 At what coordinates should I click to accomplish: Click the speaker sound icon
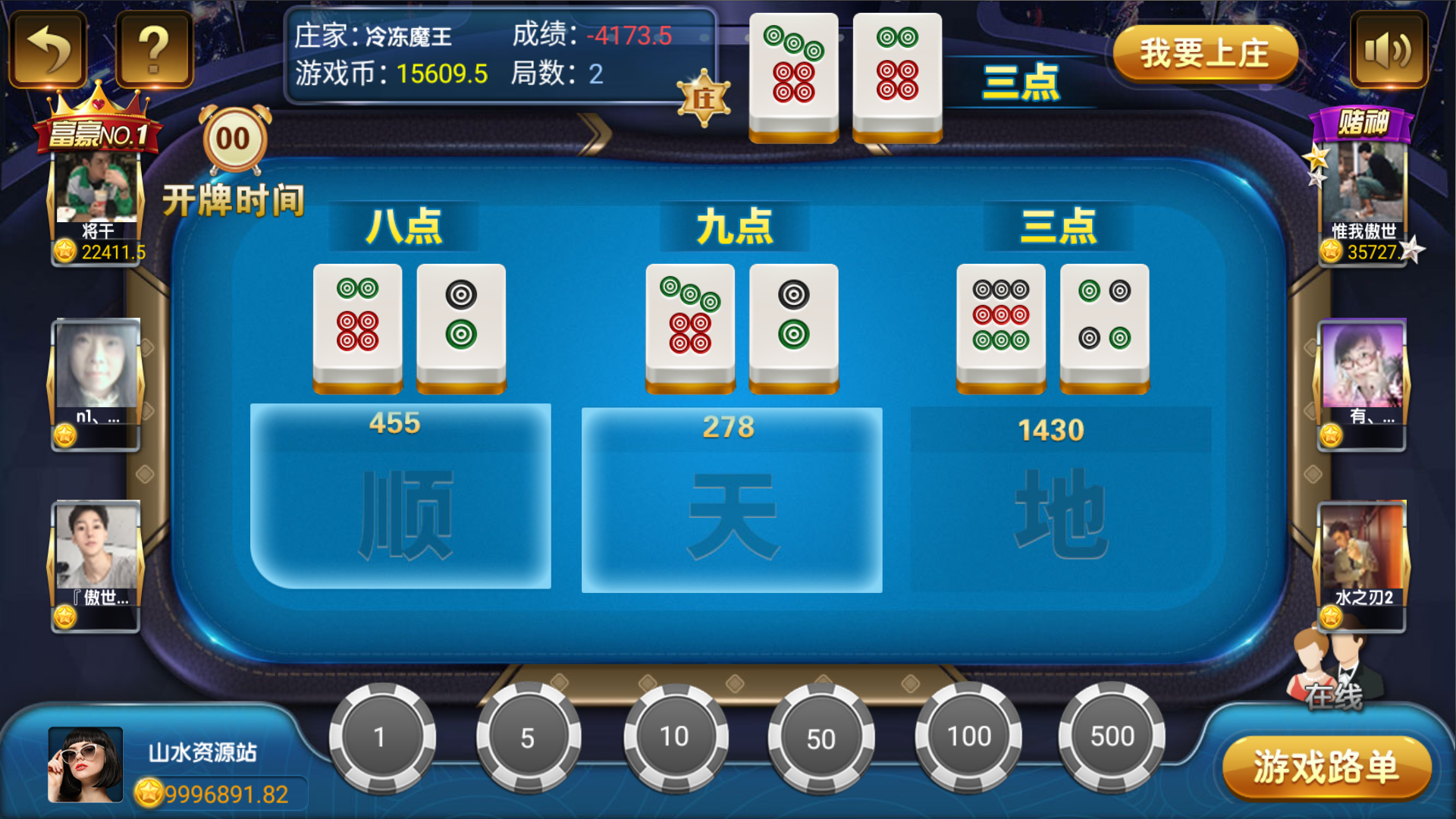(1390, 51)
